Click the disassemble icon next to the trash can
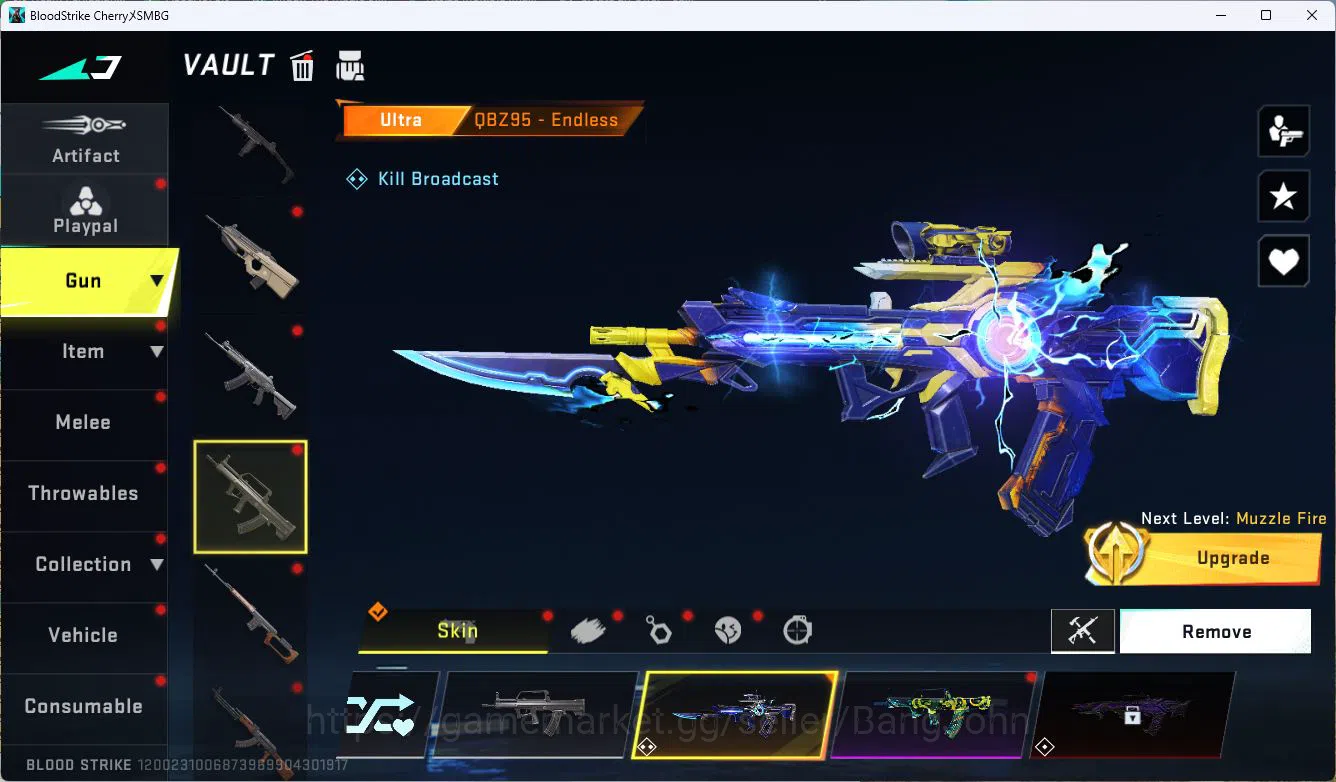This screenshot has height=782, width=1336. 349,65
